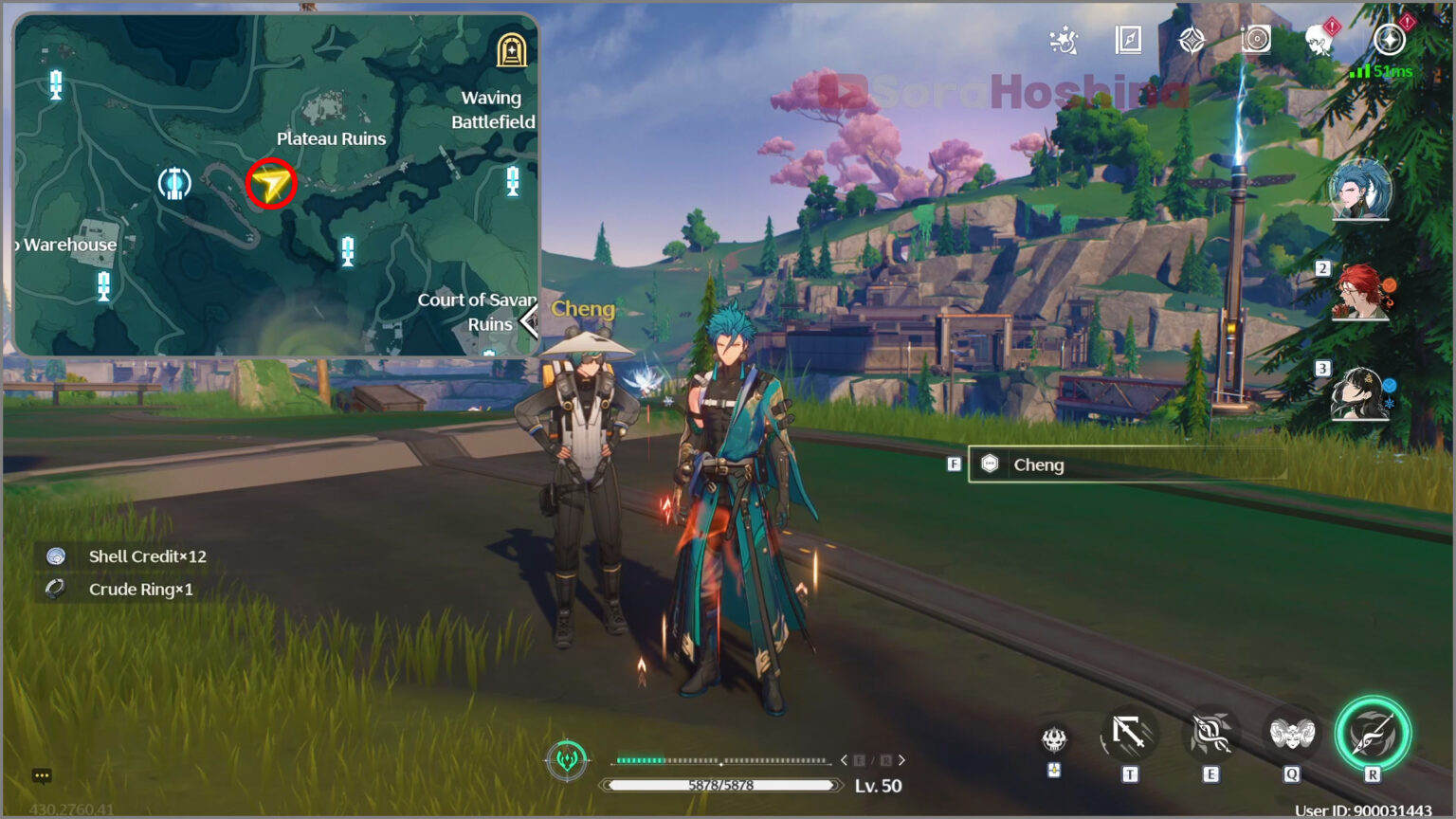Open chat via the speech bubble icon
The image size is (1456, 819).
[x=42, y=775]
